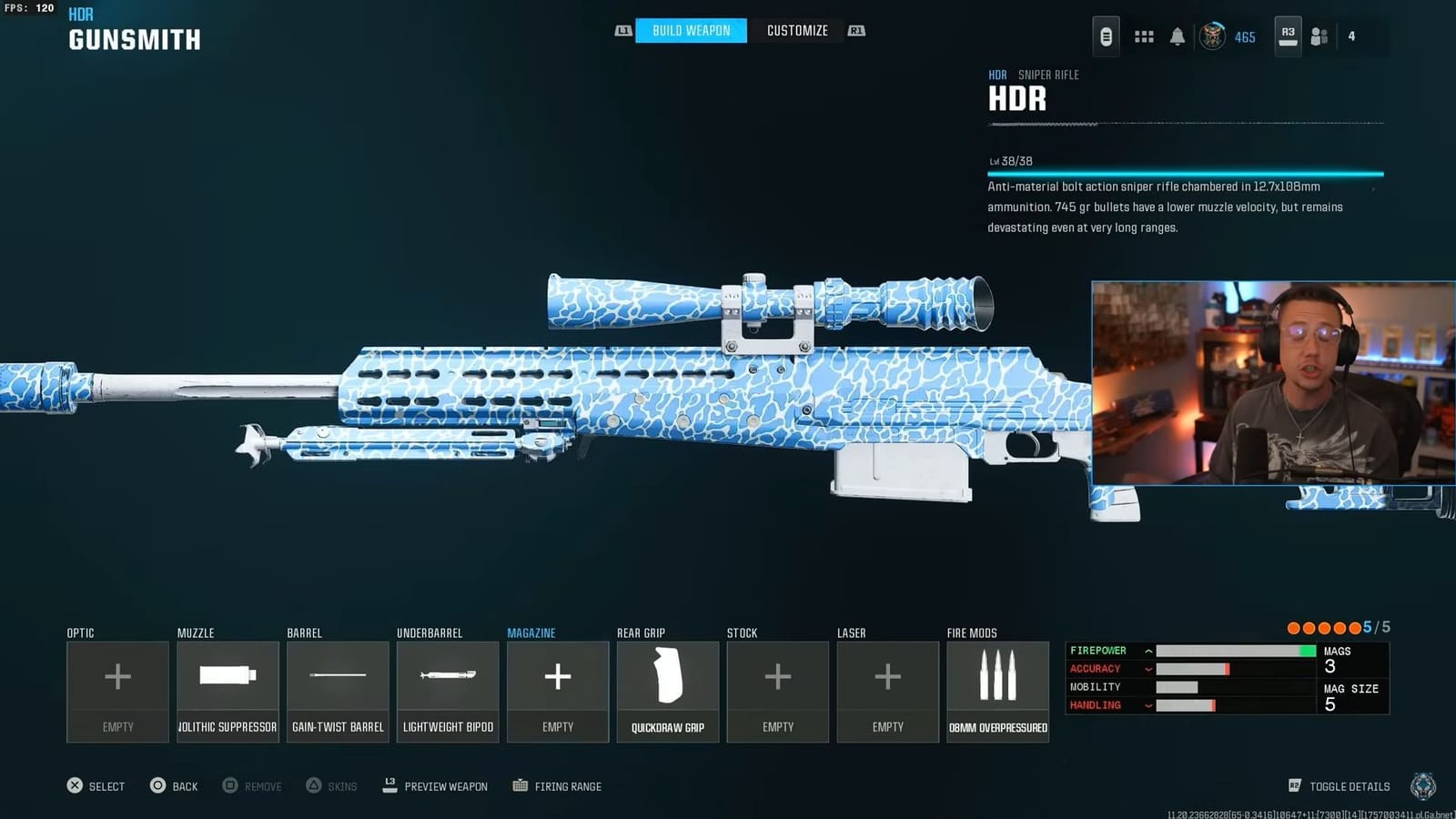
Task: Open Firing Range from the bottom bar
Action: 557,786
